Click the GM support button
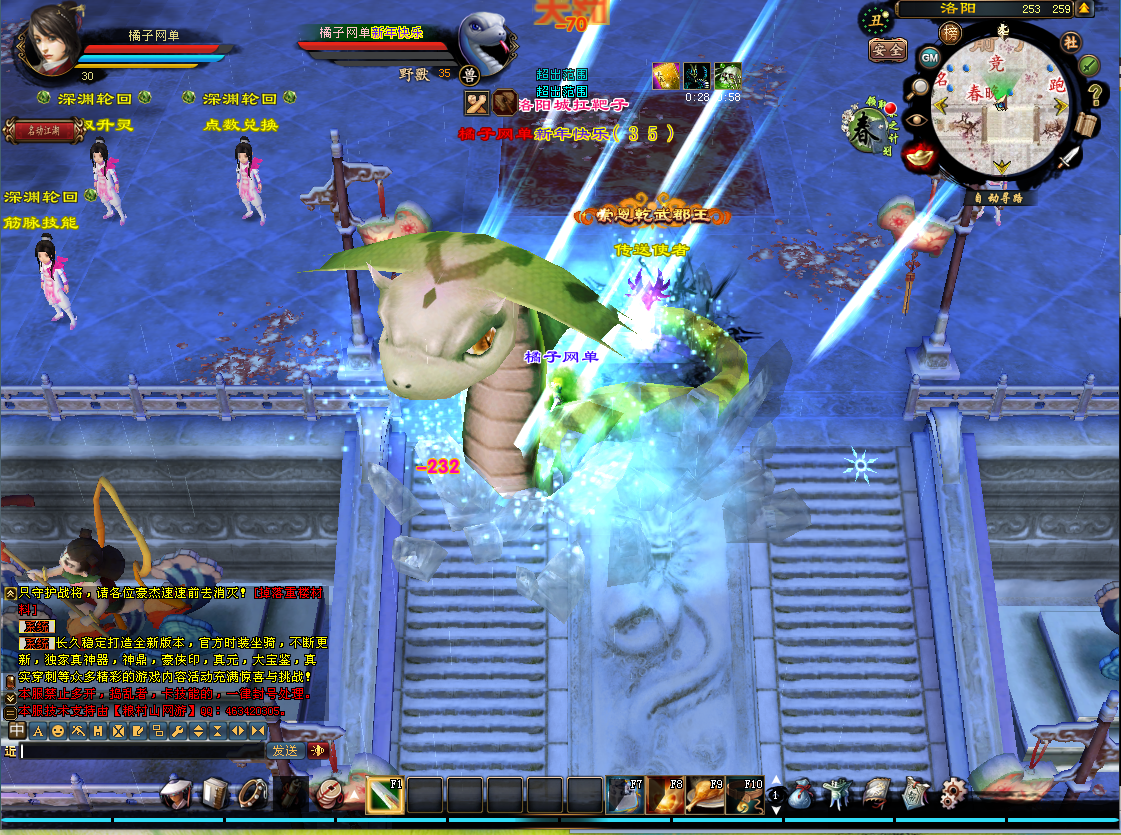 click(929, 57)
